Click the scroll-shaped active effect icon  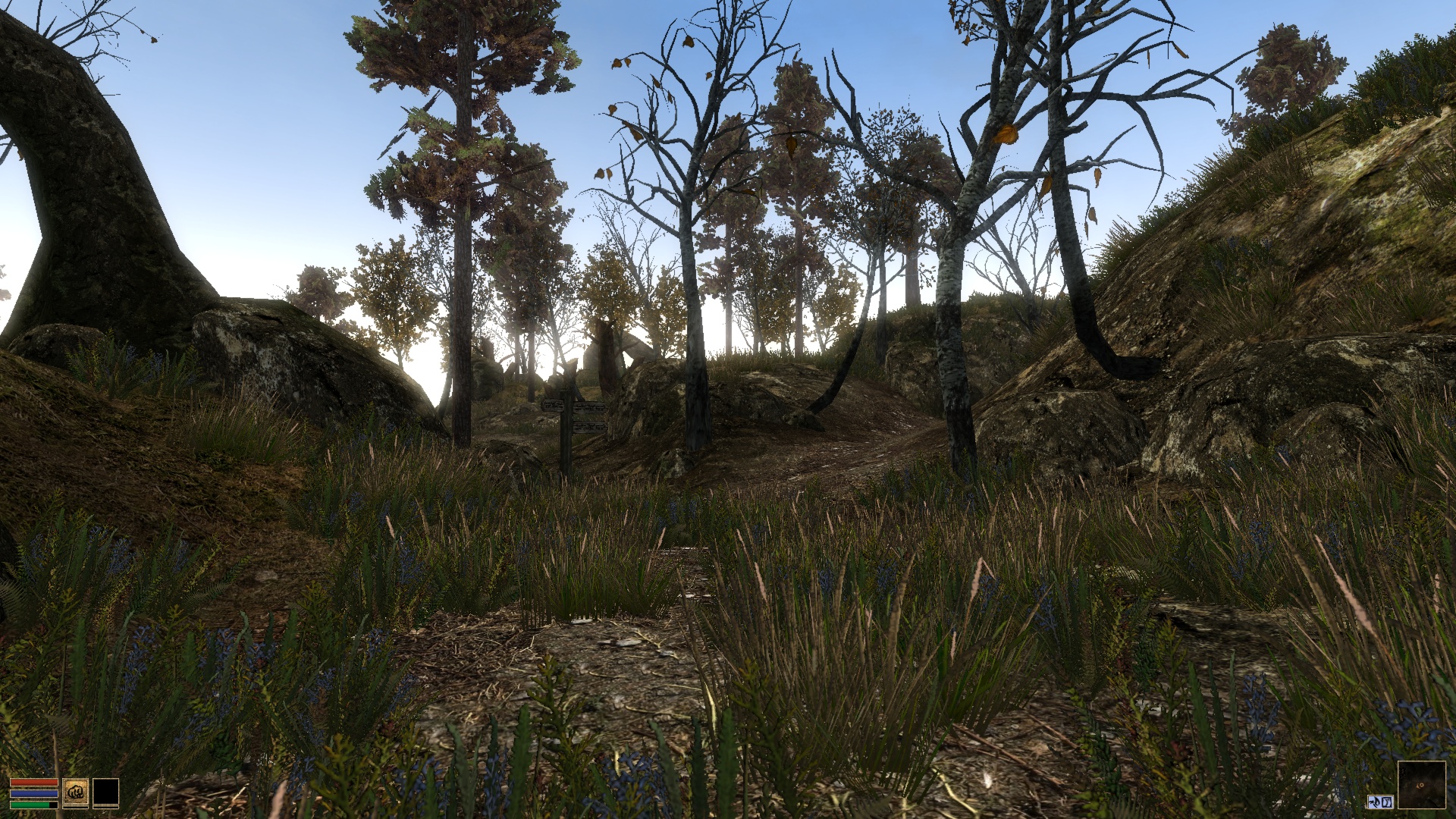click(1387, 802)
